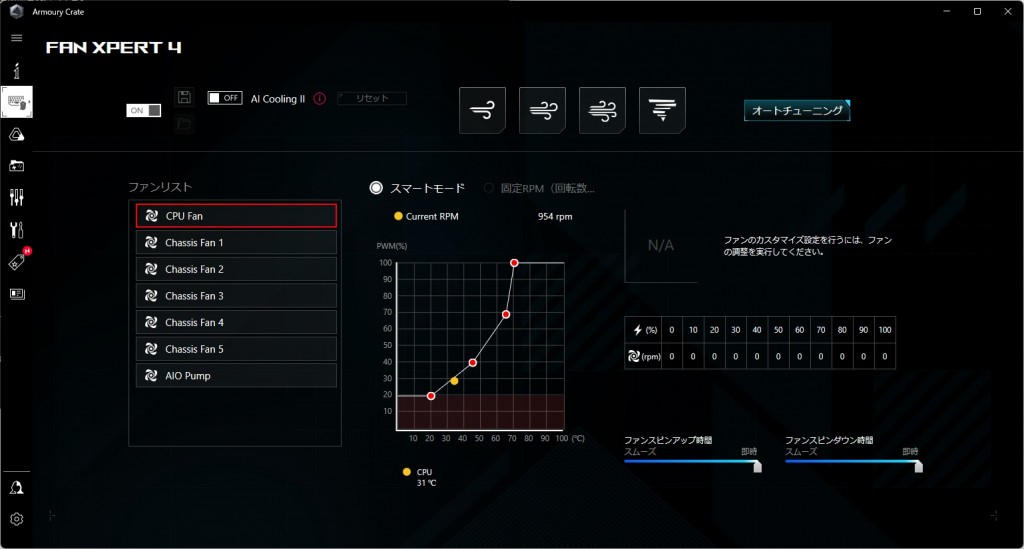Choose the AIO Pump entry
This screenshot has height=549, width=1024.
(x=236, y=376)
